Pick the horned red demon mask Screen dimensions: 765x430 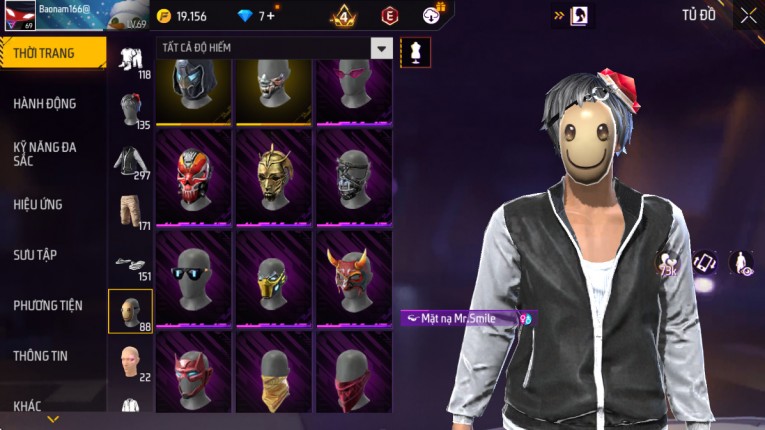tap(353, 278)
